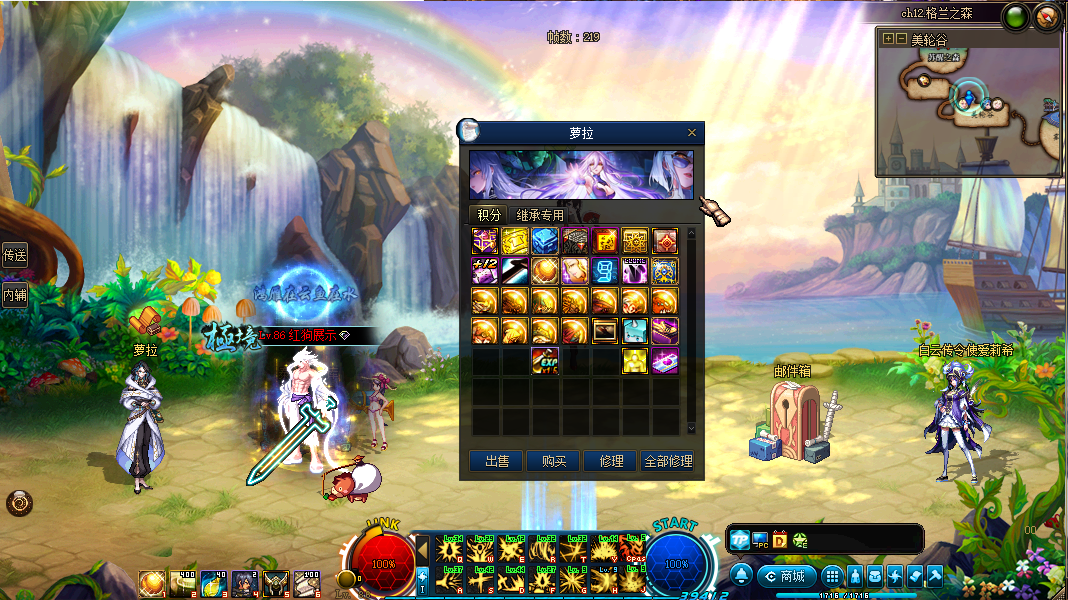Repair everything with 全部修理
The height and width of the screenshot is (600, 1068).
tap(668, 461)
